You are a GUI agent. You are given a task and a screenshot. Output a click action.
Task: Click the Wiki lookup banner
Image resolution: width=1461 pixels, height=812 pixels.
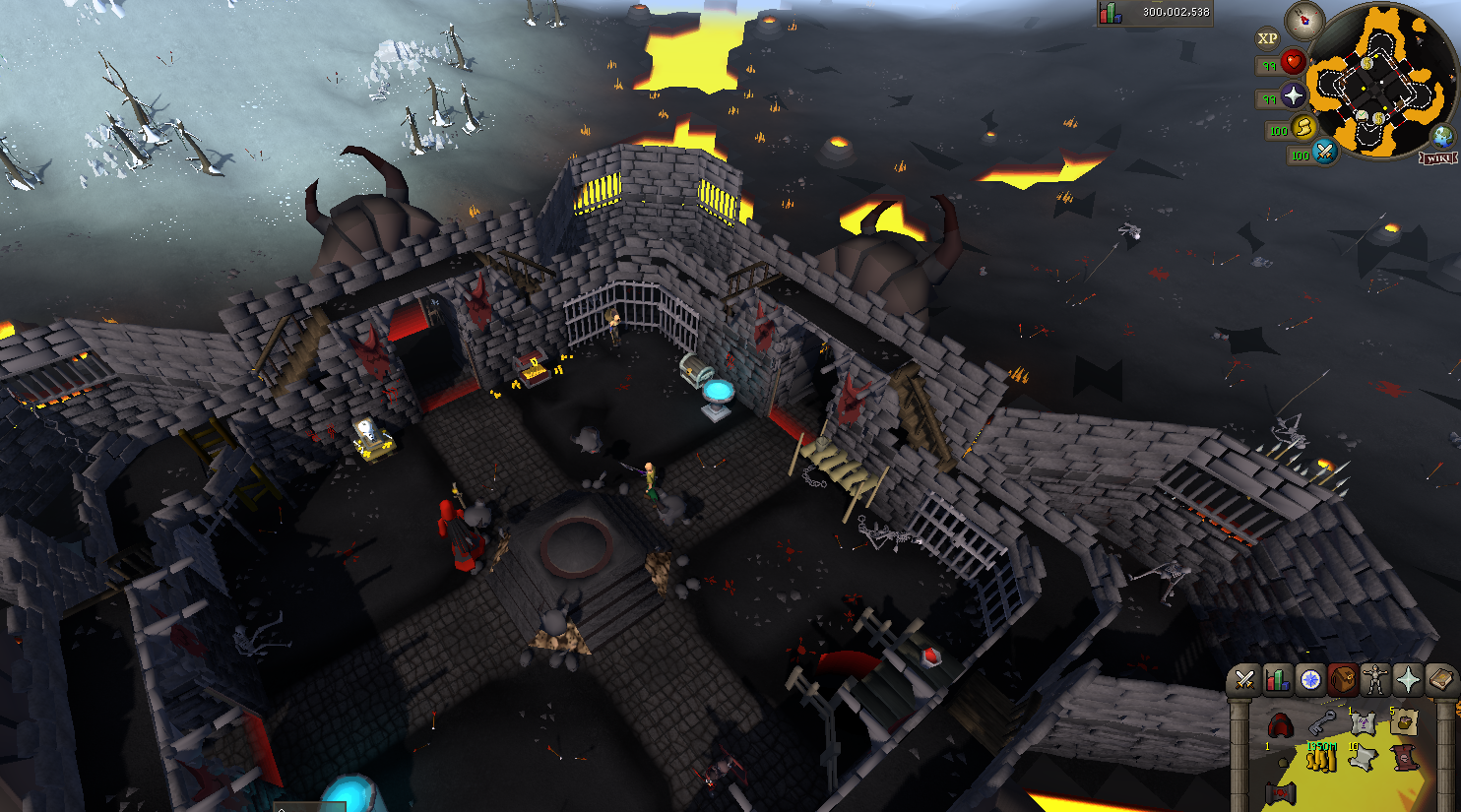coord(1438,158)
